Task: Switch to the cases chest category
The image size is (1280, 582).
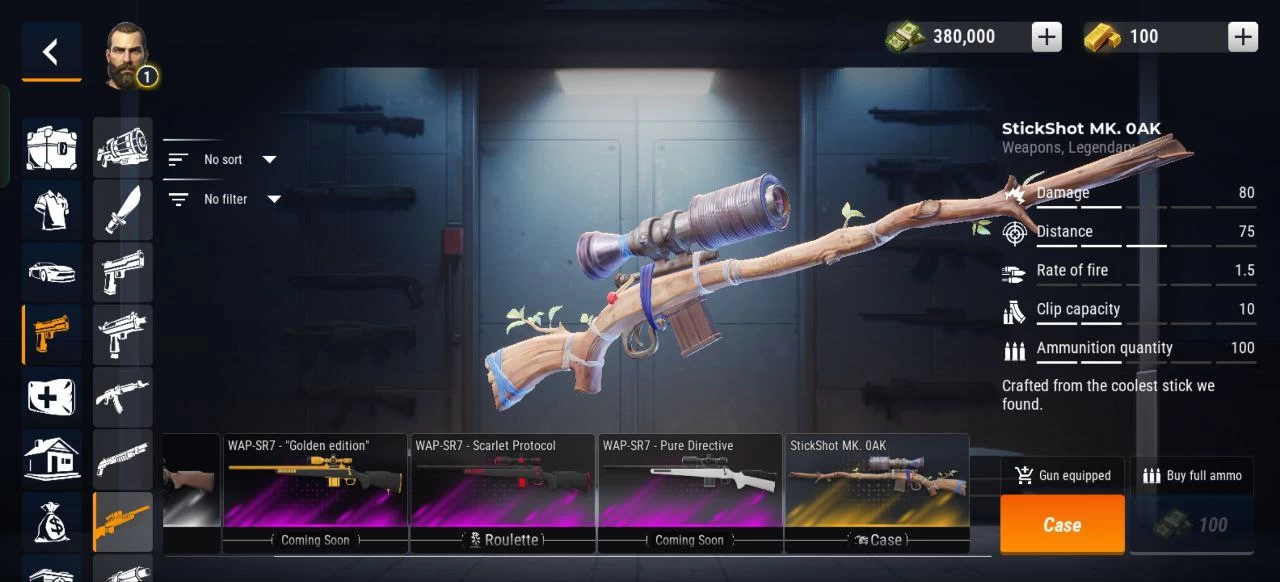Action: [52, 148]
